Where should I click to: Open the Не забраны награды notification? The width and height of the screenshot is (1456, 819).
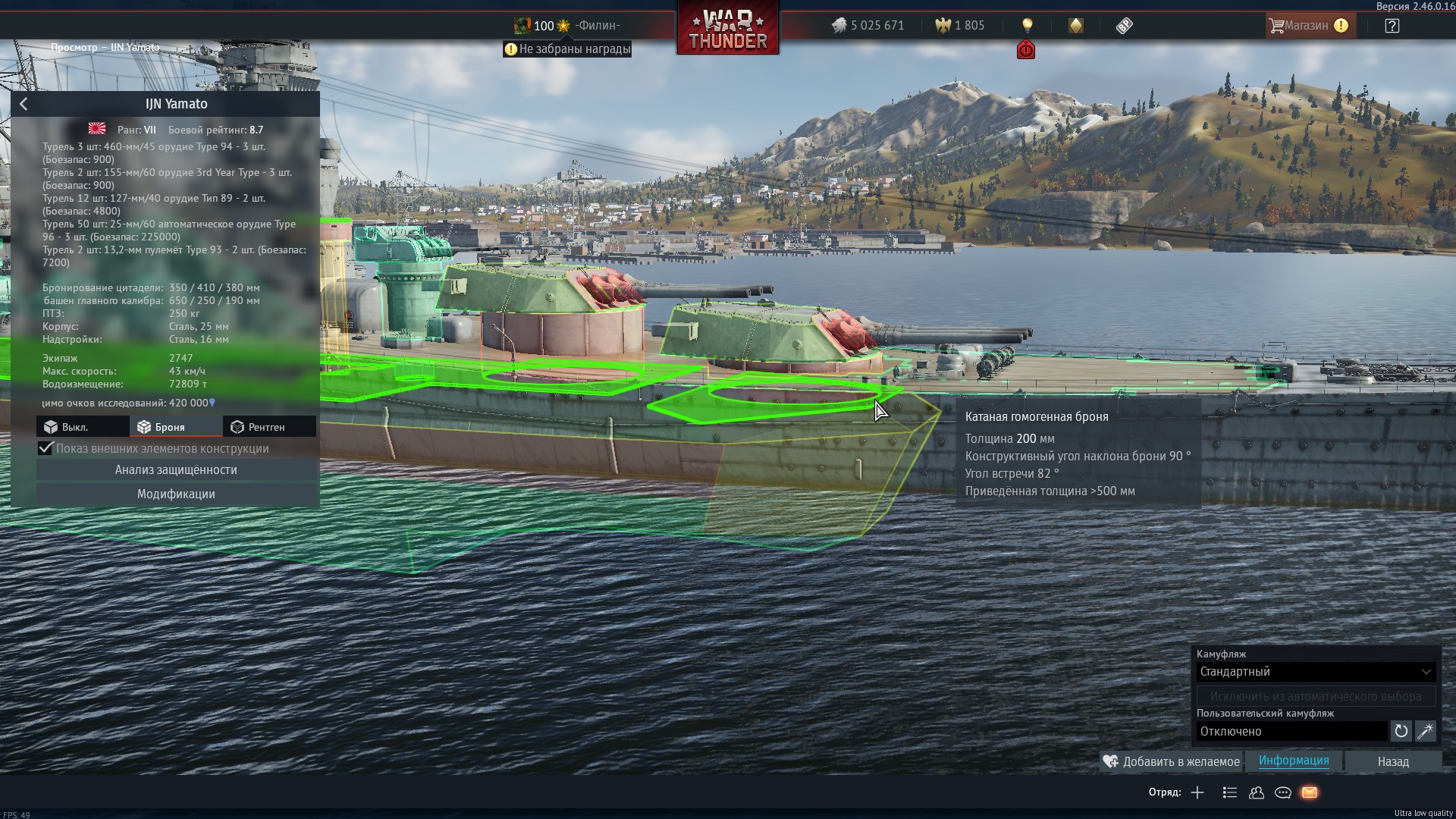(567, 49)
